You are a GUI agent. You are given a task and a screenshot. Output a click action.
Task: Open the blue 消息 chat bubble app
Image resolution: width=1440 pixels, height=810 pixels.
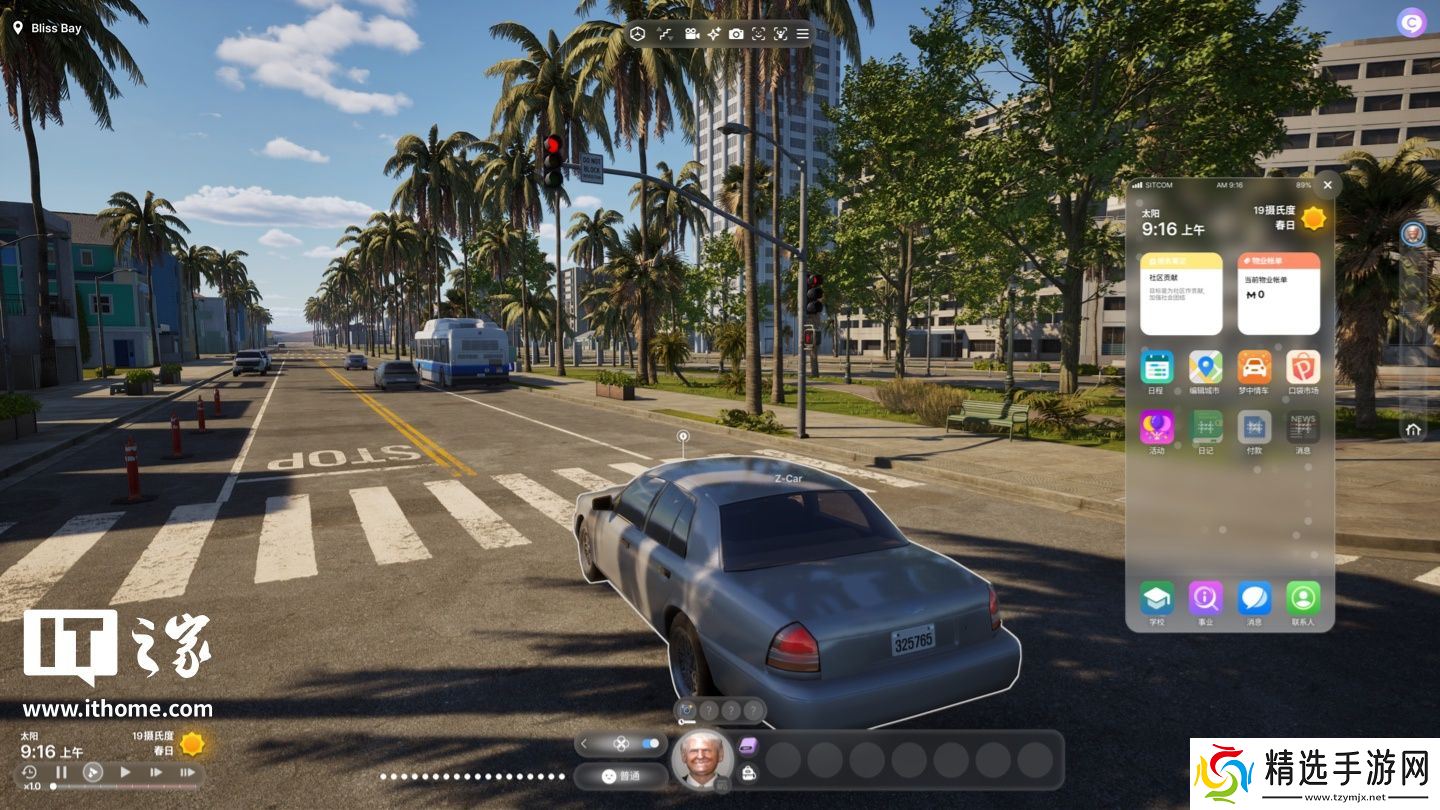tap(1254, 598)
